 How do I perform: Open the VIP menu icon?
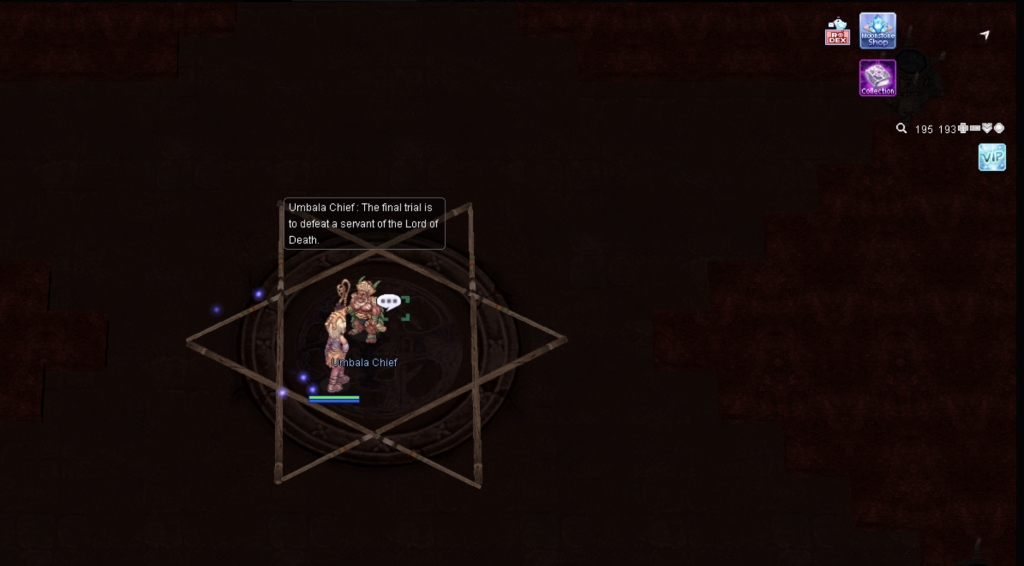991,157
